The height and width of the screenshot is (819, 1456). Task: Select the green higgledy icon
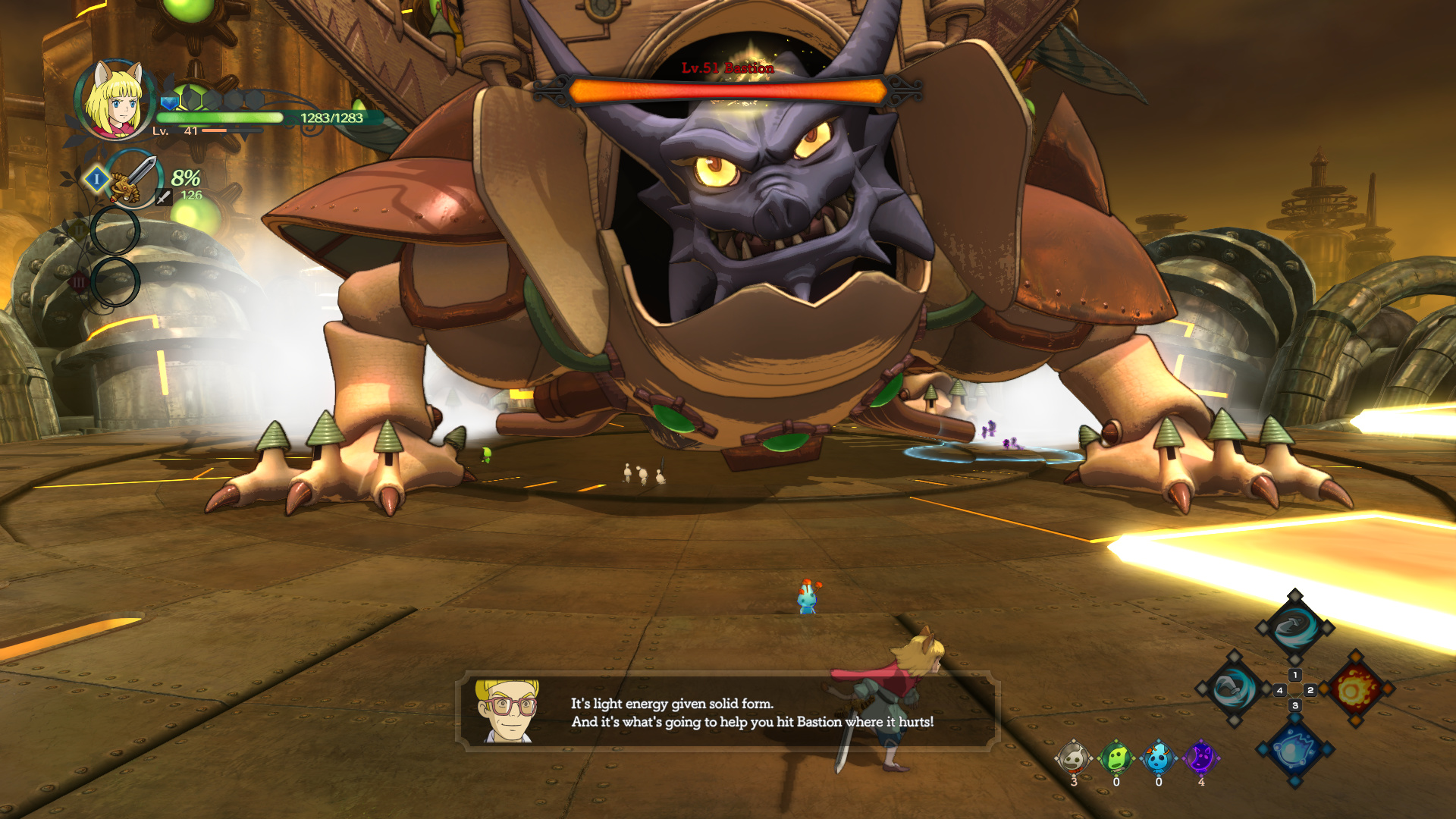coord(1116,758)
